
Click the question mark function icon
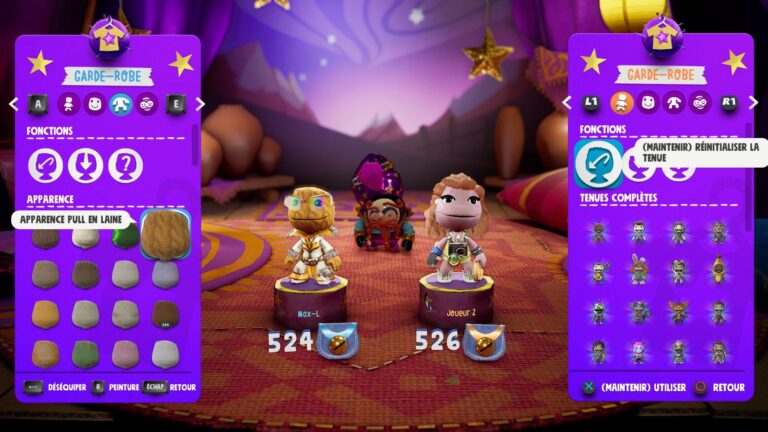(126, 165)
